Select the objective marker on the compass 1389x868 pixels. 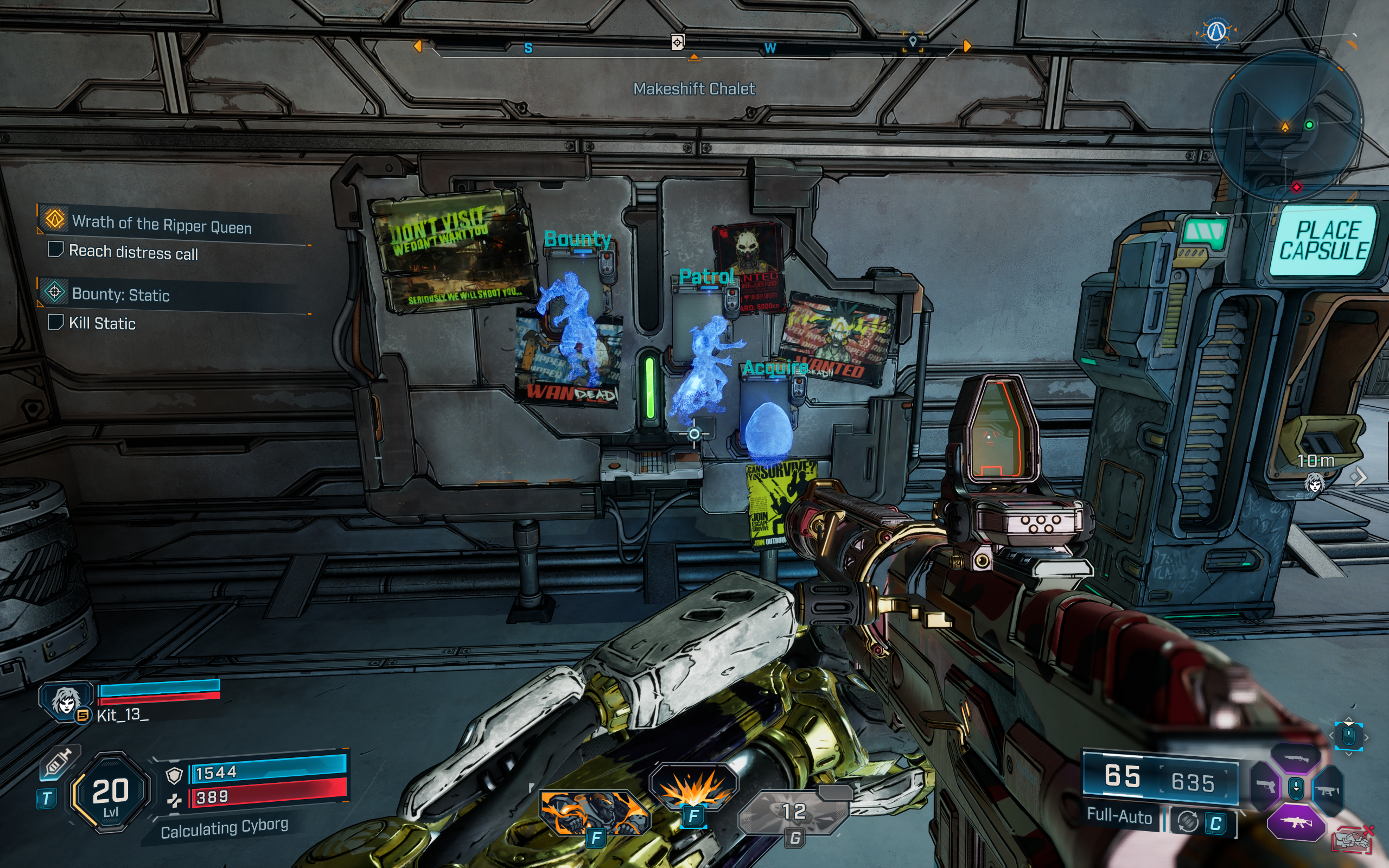(x=677, y=42)
